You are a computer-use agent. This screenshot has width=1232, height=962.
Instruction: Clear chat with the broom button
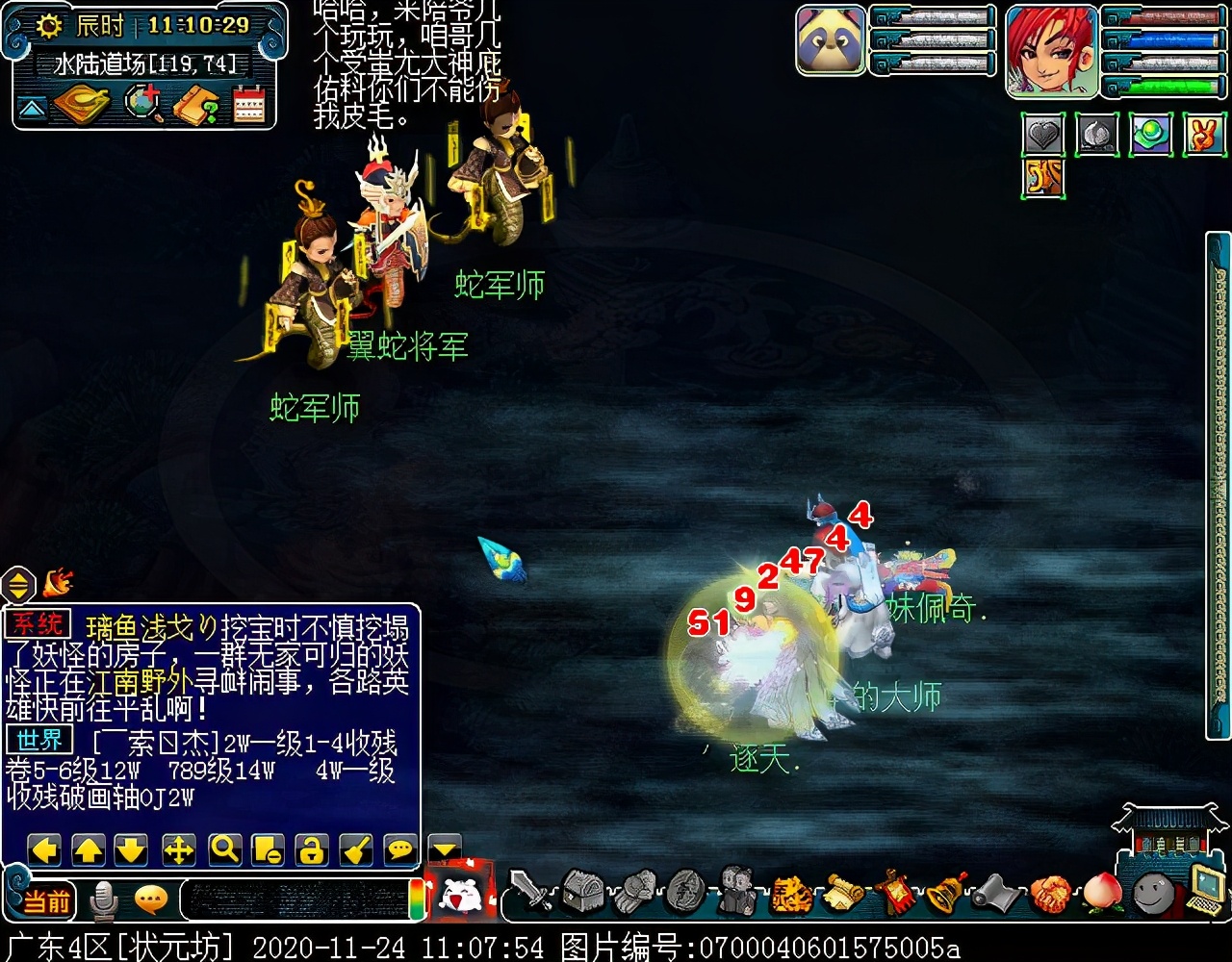(356, 849)
